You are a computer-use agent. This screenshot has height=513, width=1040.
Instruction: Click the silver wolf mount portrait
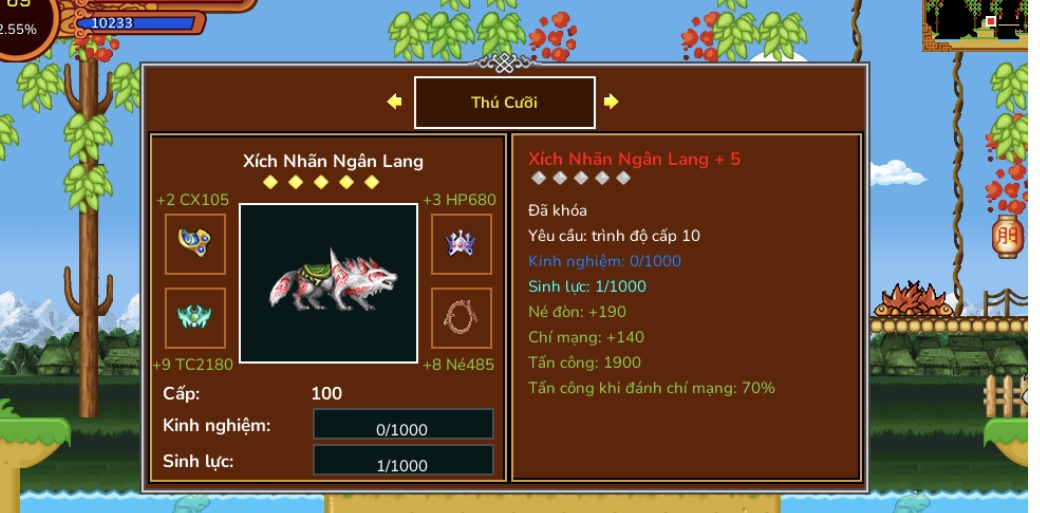(x=328, y=283)
